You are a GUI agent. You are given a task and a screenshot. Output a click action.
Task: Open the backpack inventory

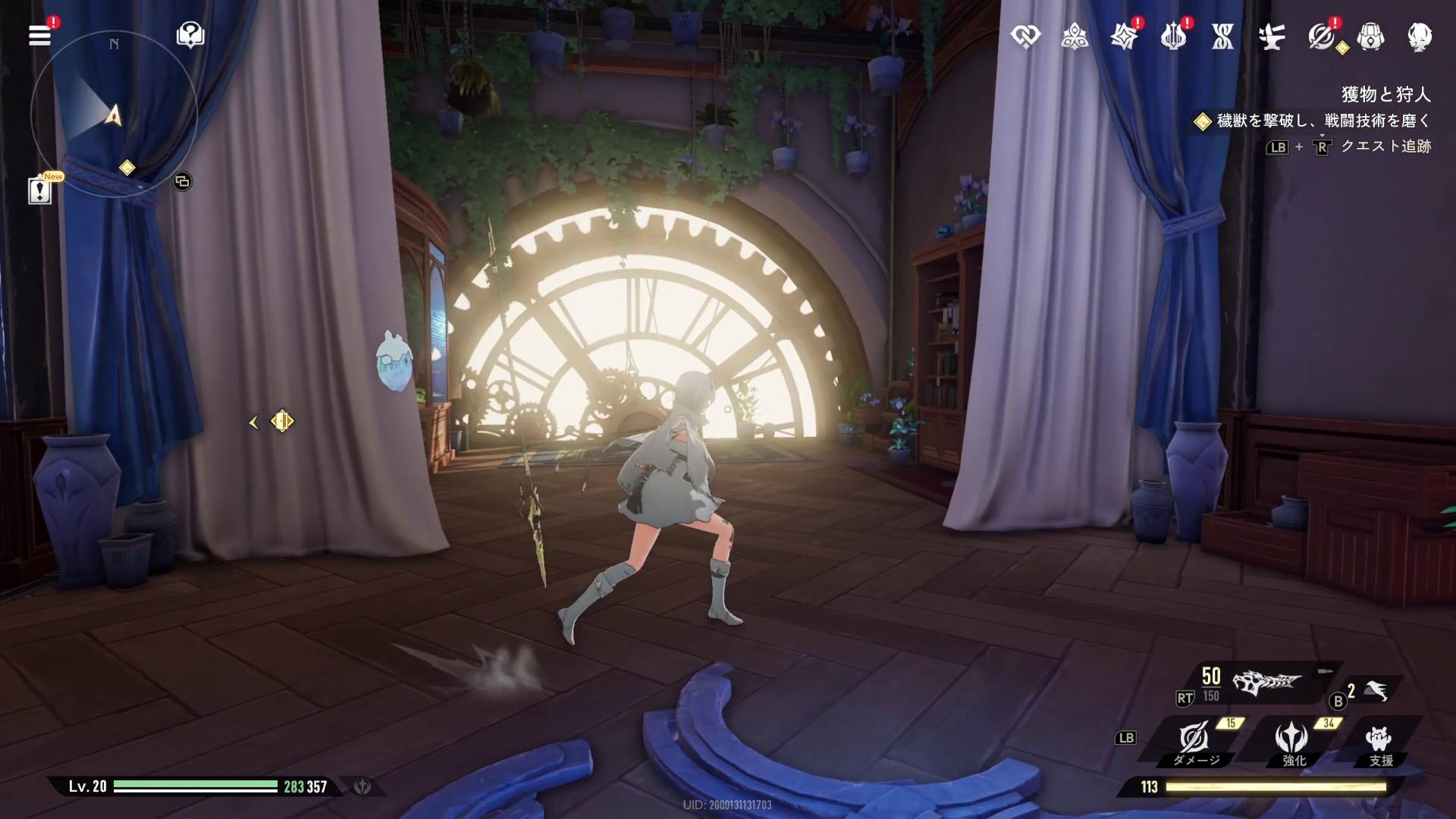(x=1370, y=36)
